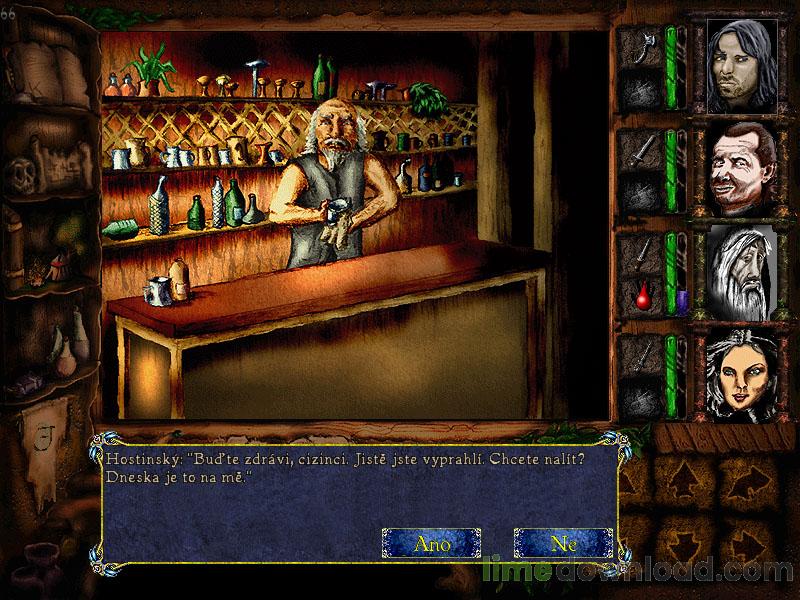Image resolution: width=800 pixels, height=600 pixels.
Task: Choose the grinning red-haired man's portrait
Action: (x=745, y=168)
